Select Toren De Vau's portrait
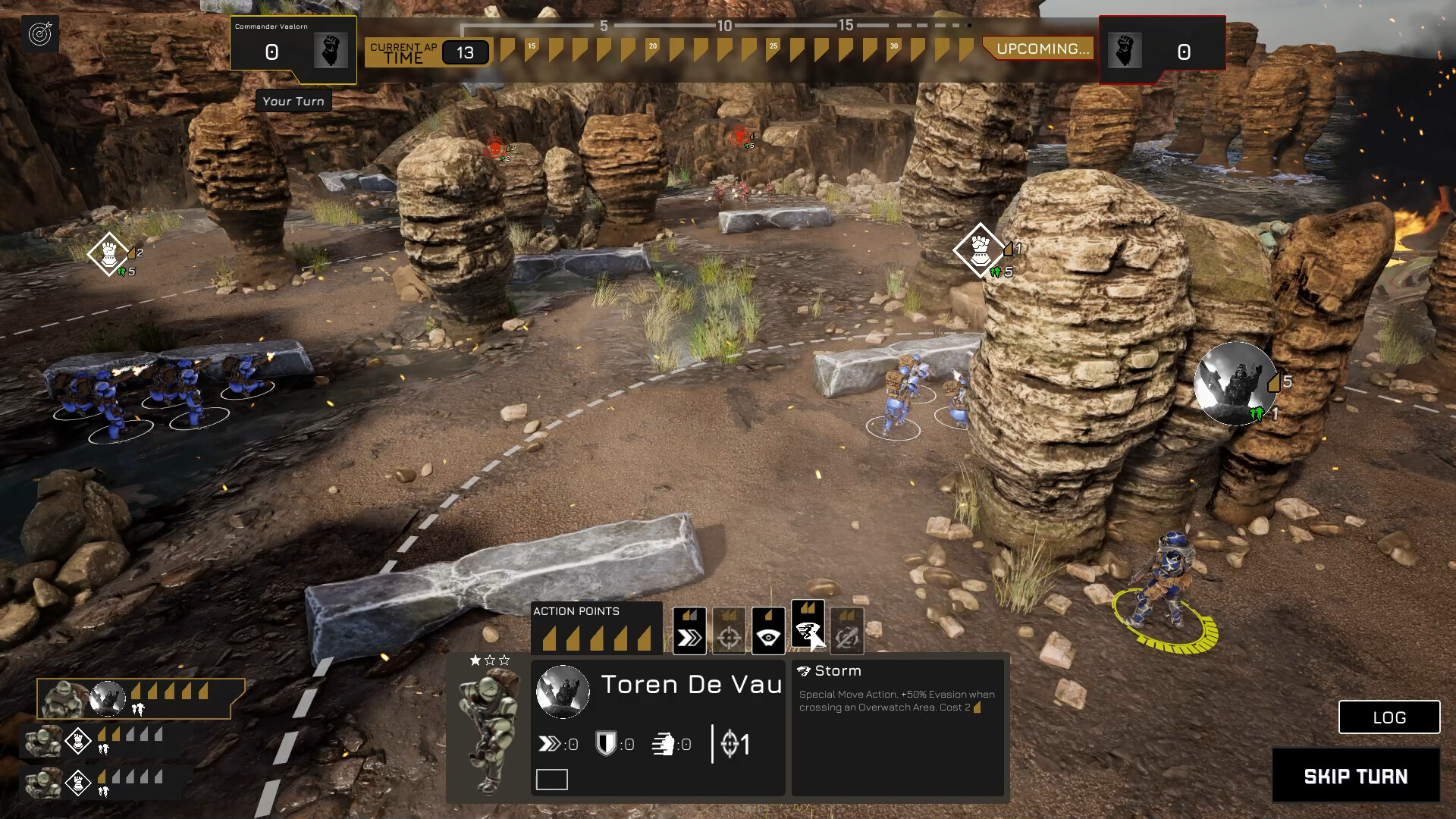1456x819 pixels. click(563, 691)
